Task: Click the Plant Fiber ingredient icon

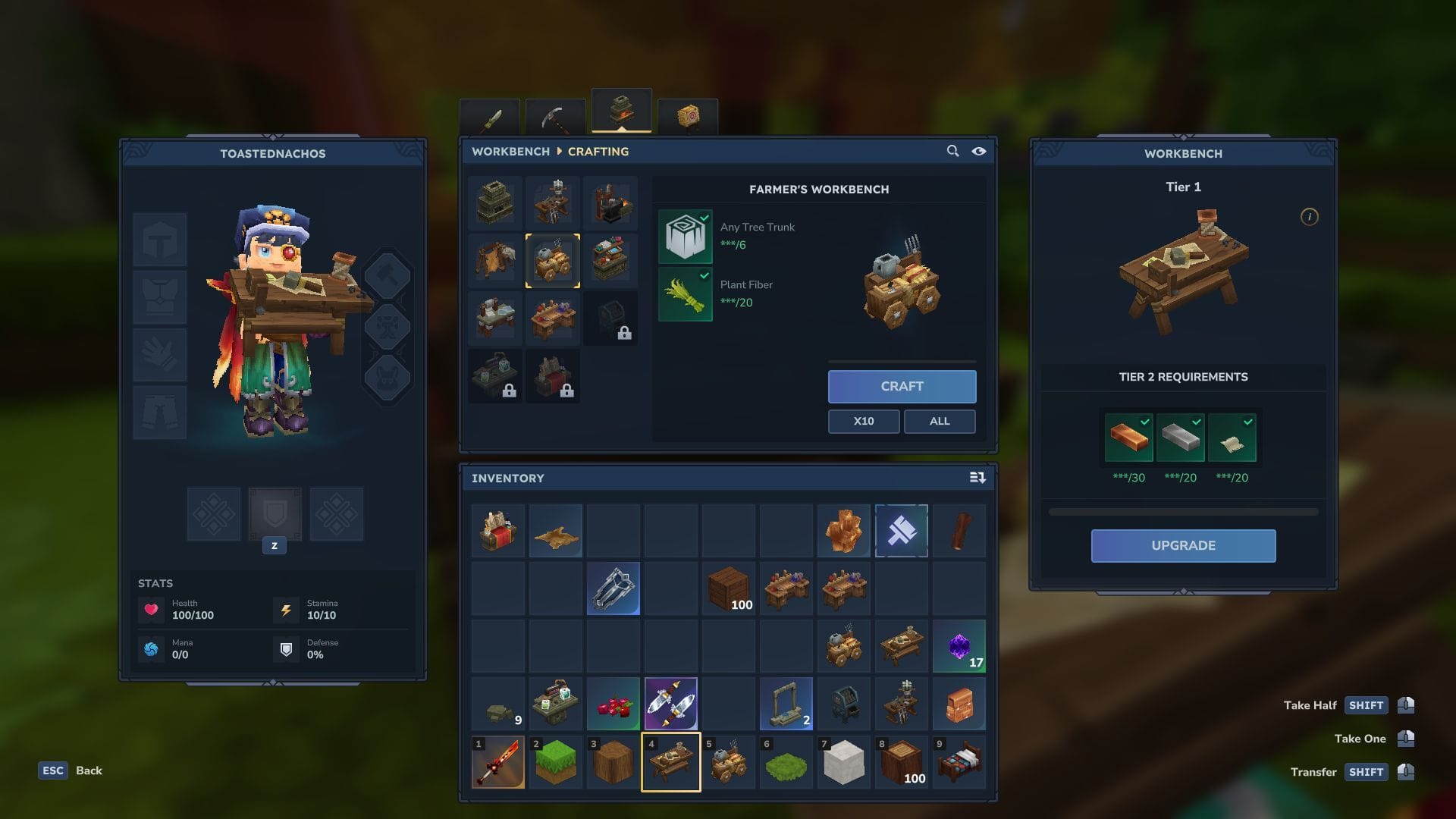Action: [x=685, y=294]
